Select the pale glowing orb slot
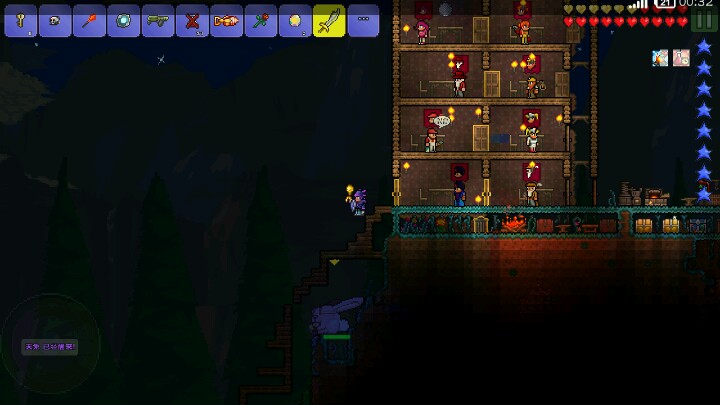This screenshot has height=405, width=720. (295, 20)
